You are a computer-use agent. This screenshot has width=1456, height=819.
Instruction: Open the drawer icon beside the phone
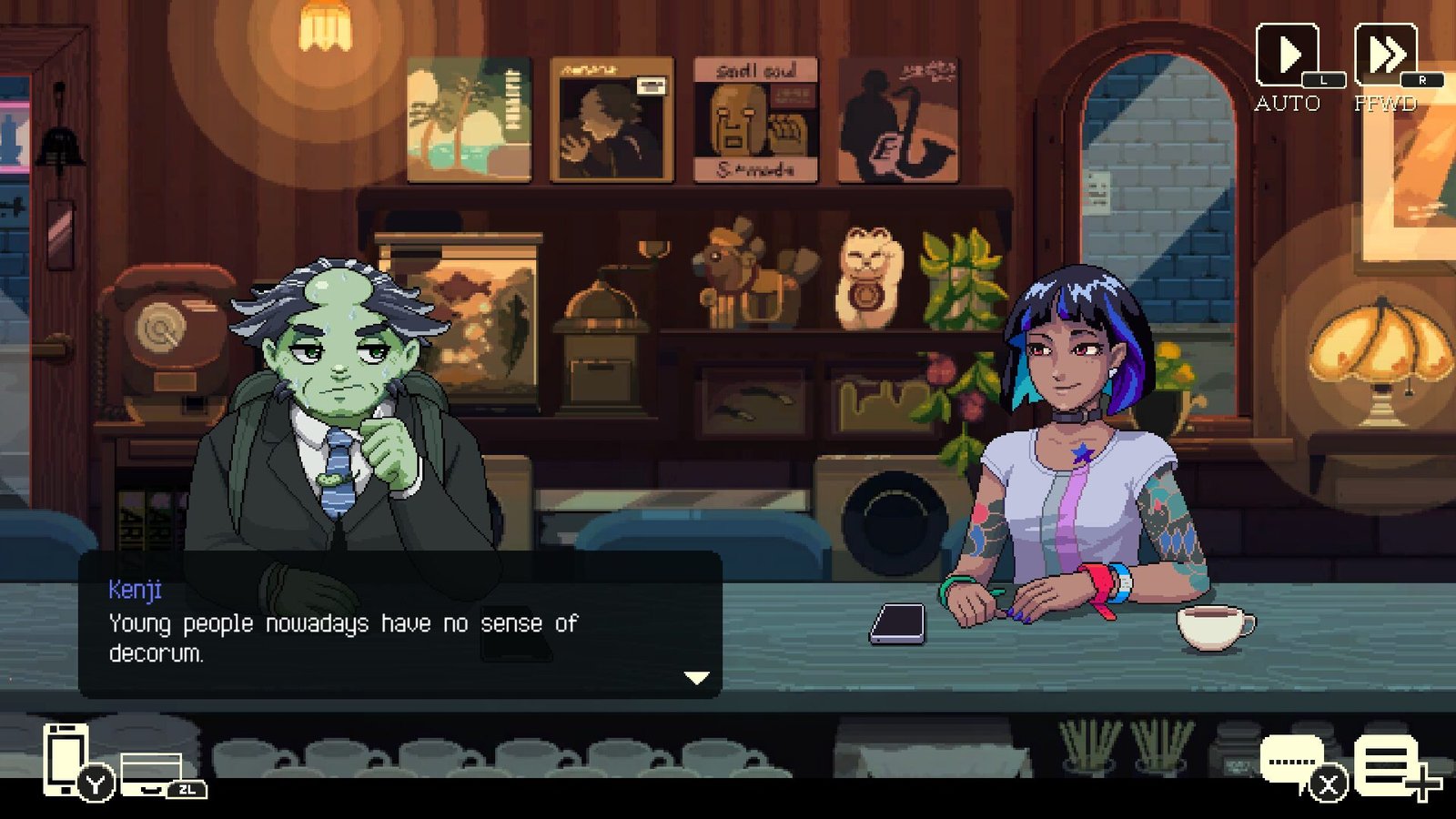tap(152, 772)
